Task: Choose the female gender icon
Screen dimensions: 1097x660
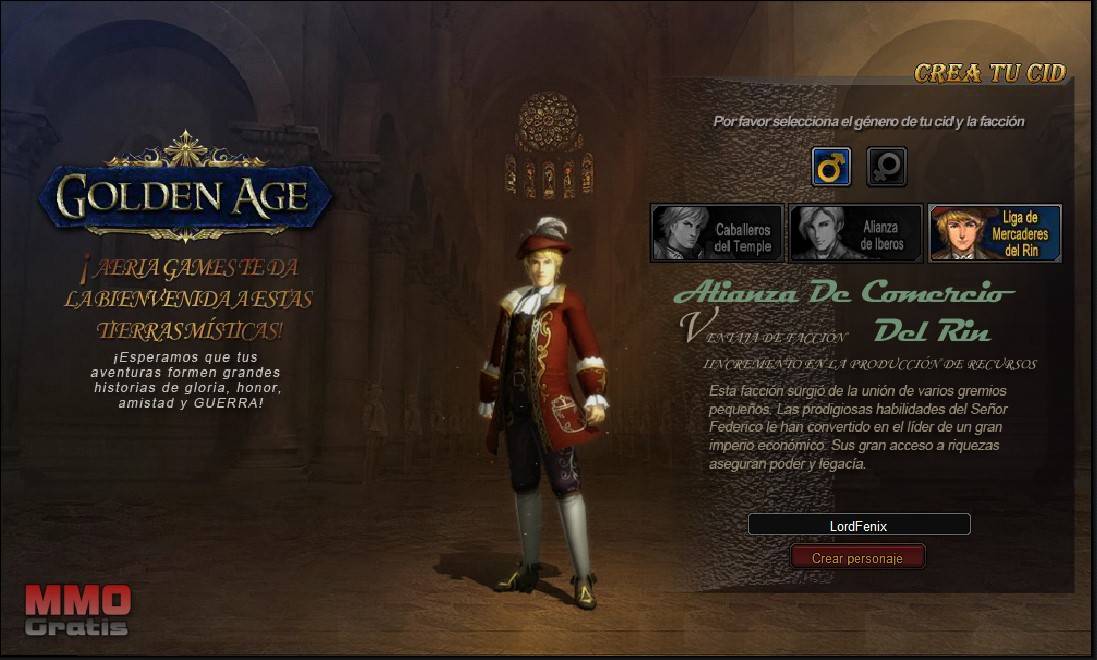Action: pos(886,167)
